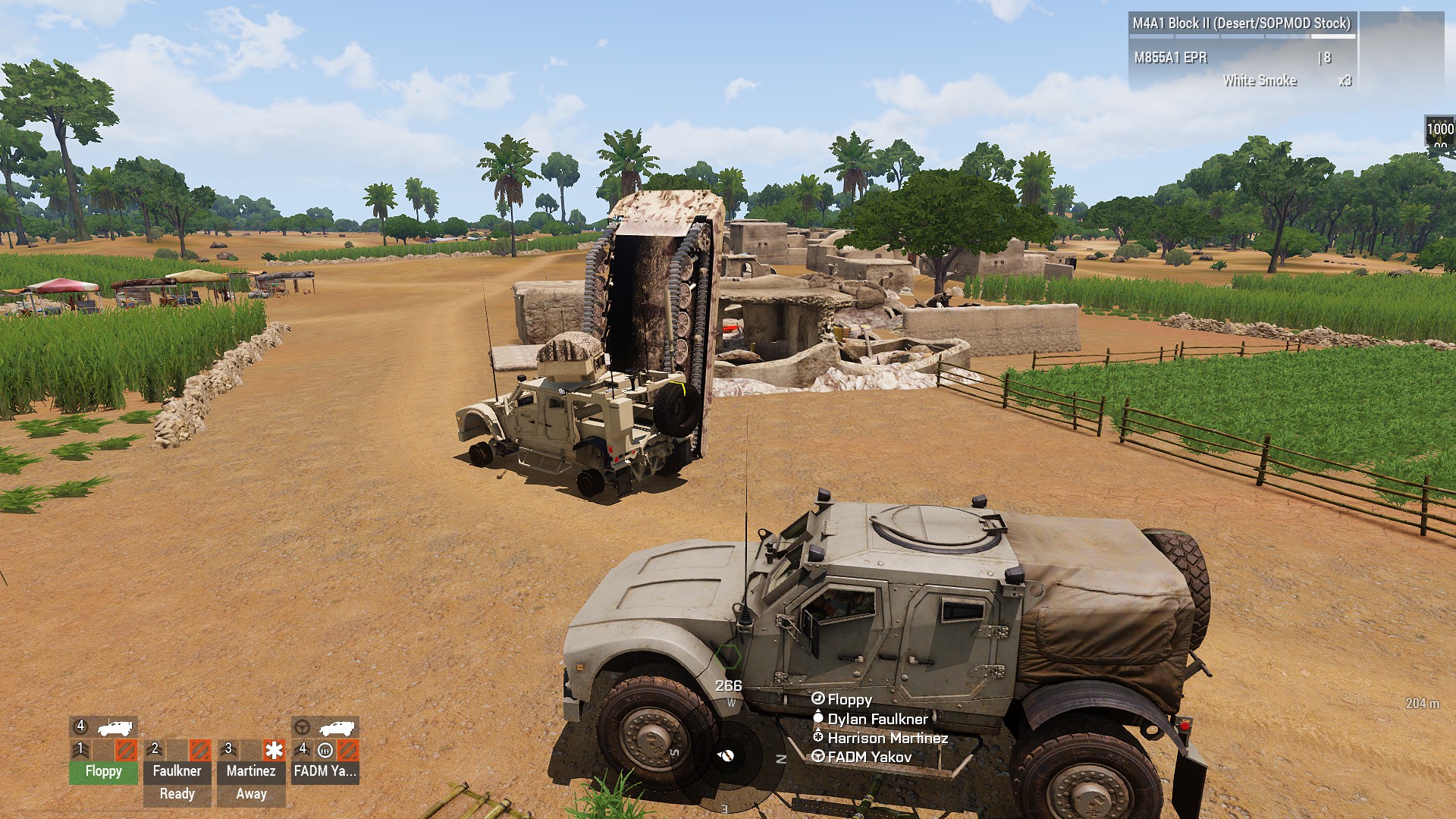Click the weapon fire-mode progress bar segments
Image resolution: width=1456 pixels, height=819 pixels.
[x=1242, y=36]
